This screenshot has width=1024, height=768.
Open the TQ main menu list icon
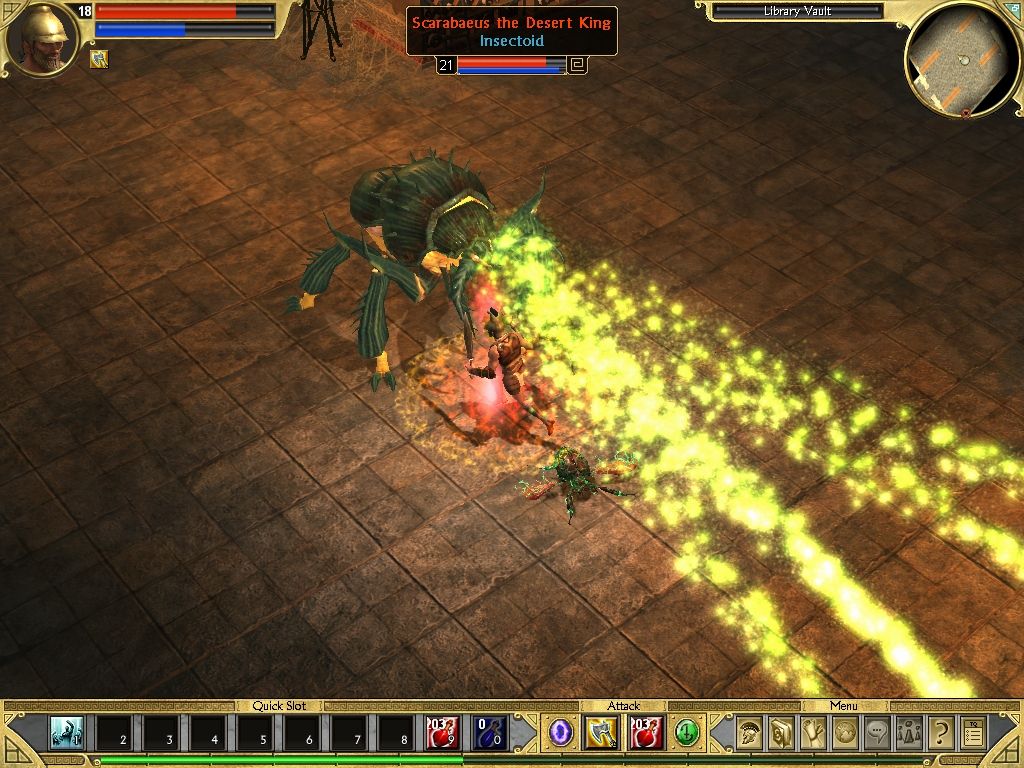[x=973, y=734]
